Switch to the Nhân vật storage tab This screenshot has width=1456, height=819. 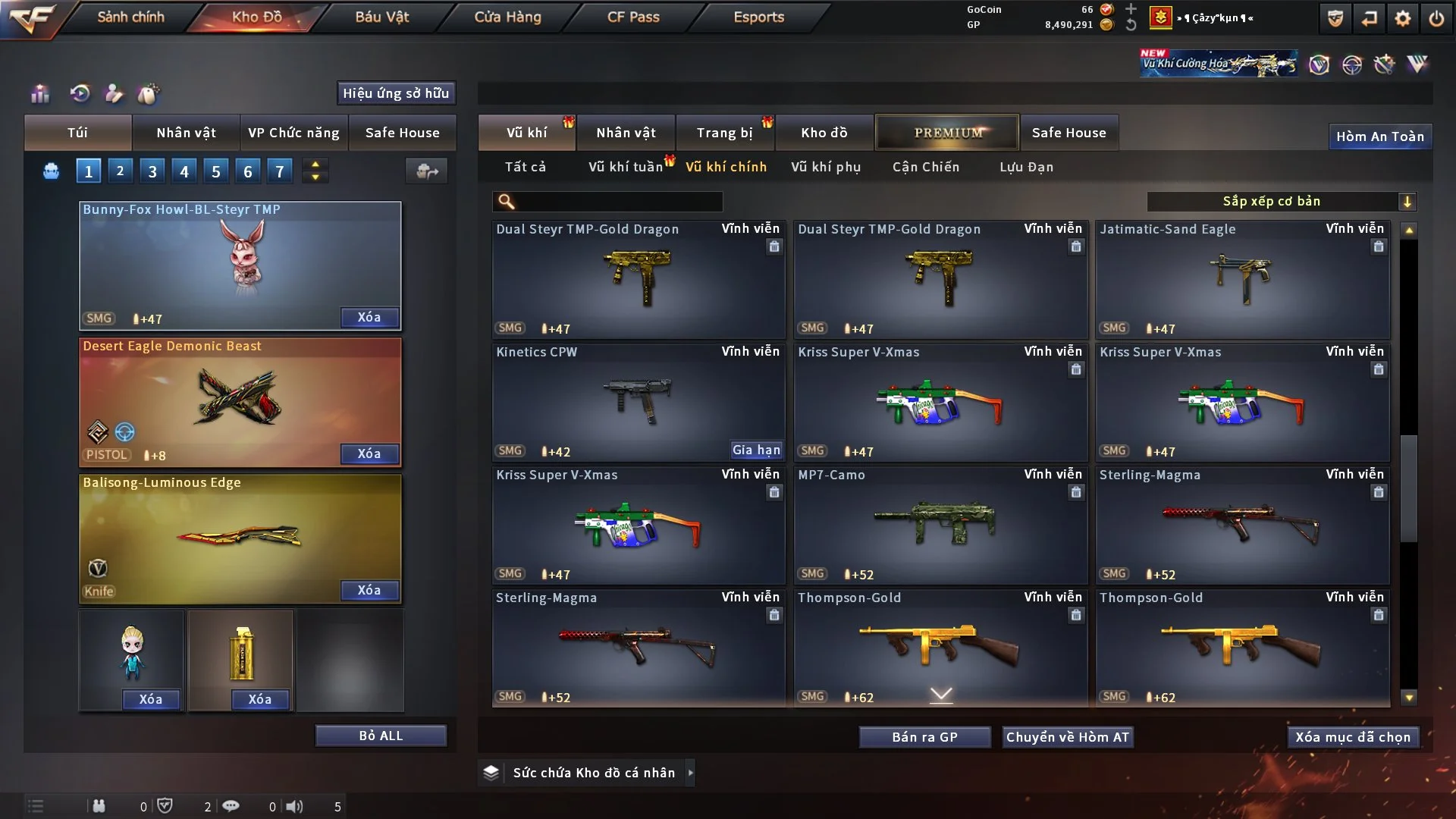tap(626, 133)
